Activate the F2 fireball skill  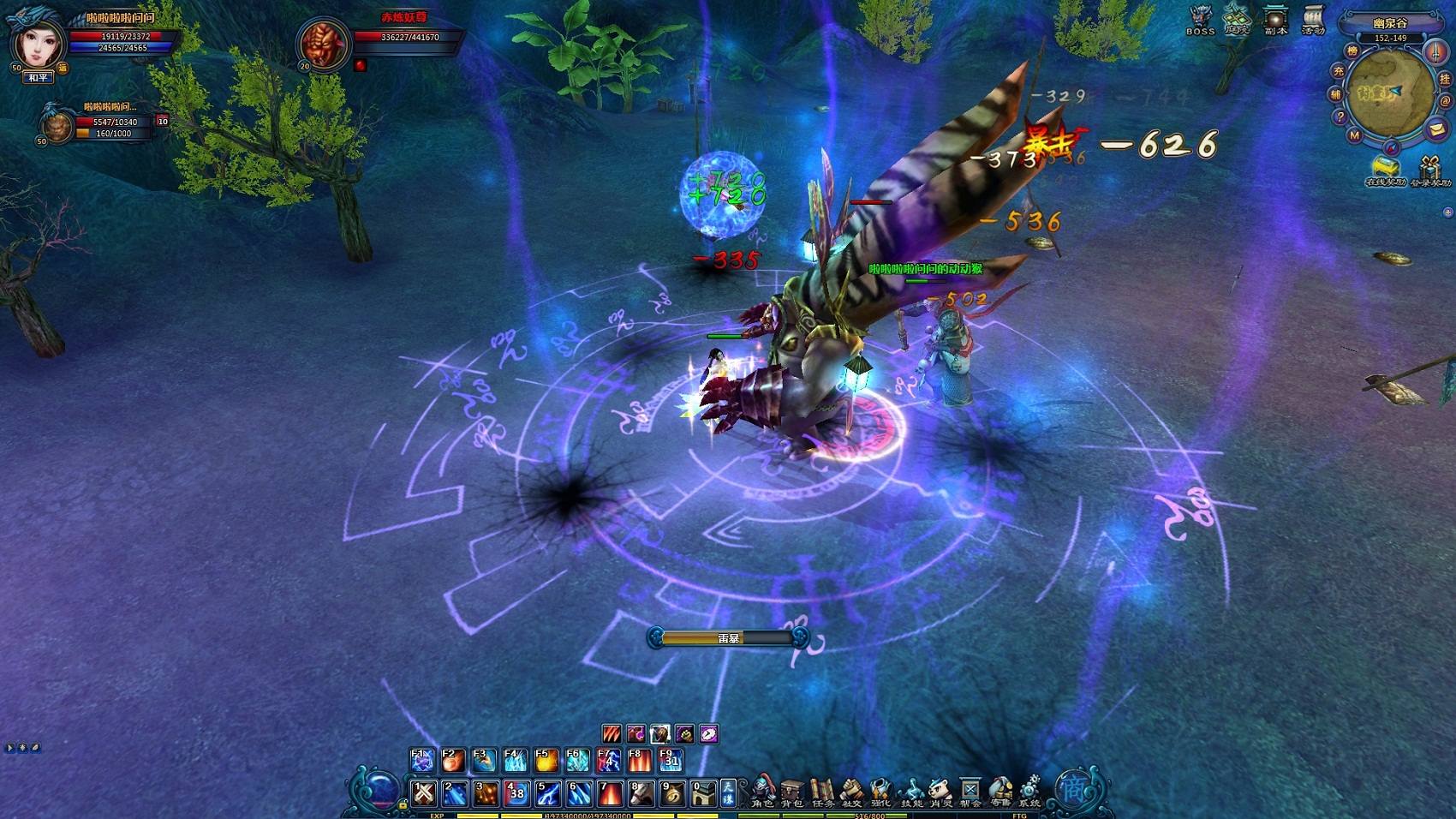pos(452,760)
